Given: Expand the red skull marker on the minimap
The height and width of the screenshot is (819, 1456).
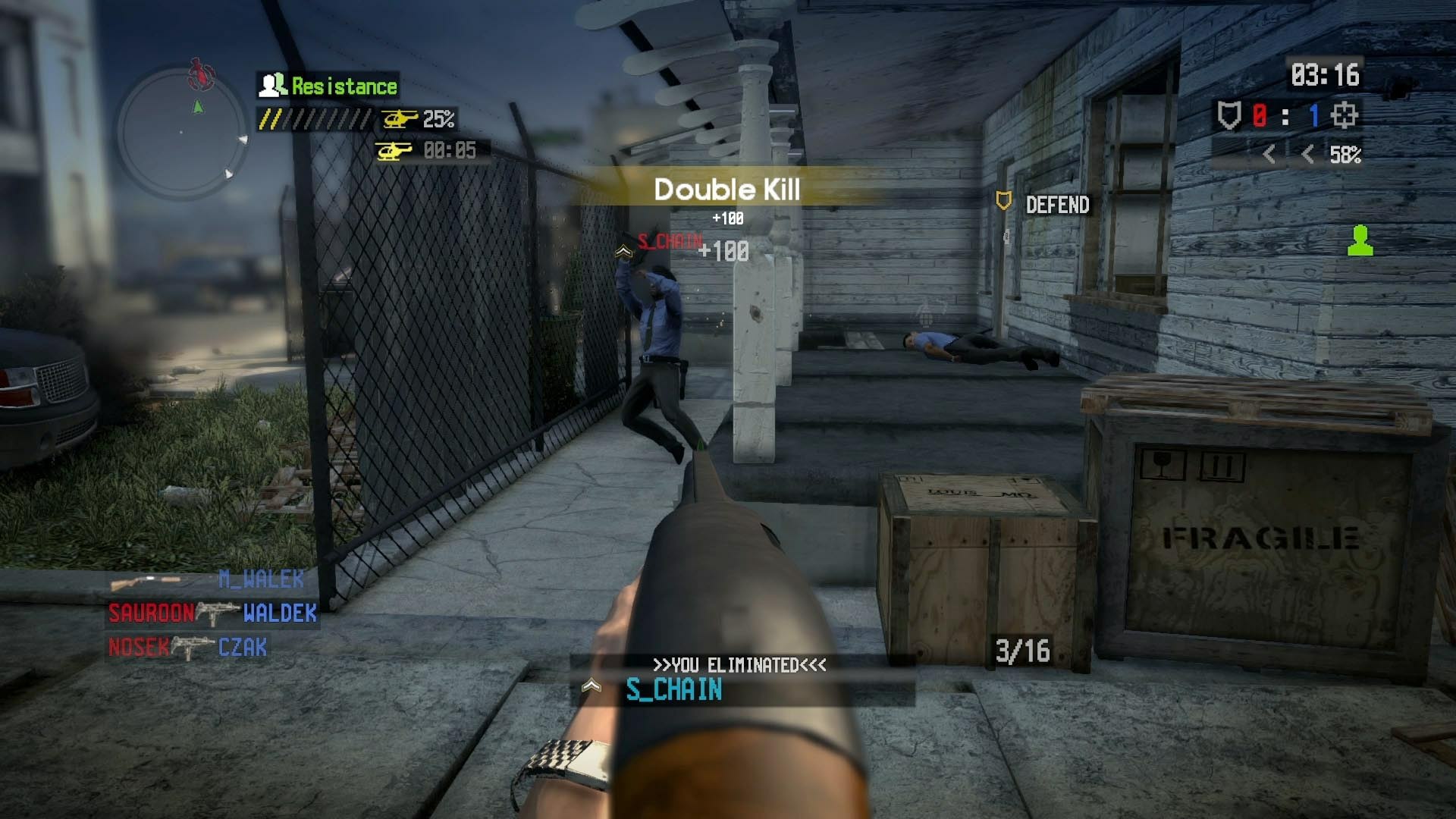Looking at the screenshot, I should click(199, 73).
